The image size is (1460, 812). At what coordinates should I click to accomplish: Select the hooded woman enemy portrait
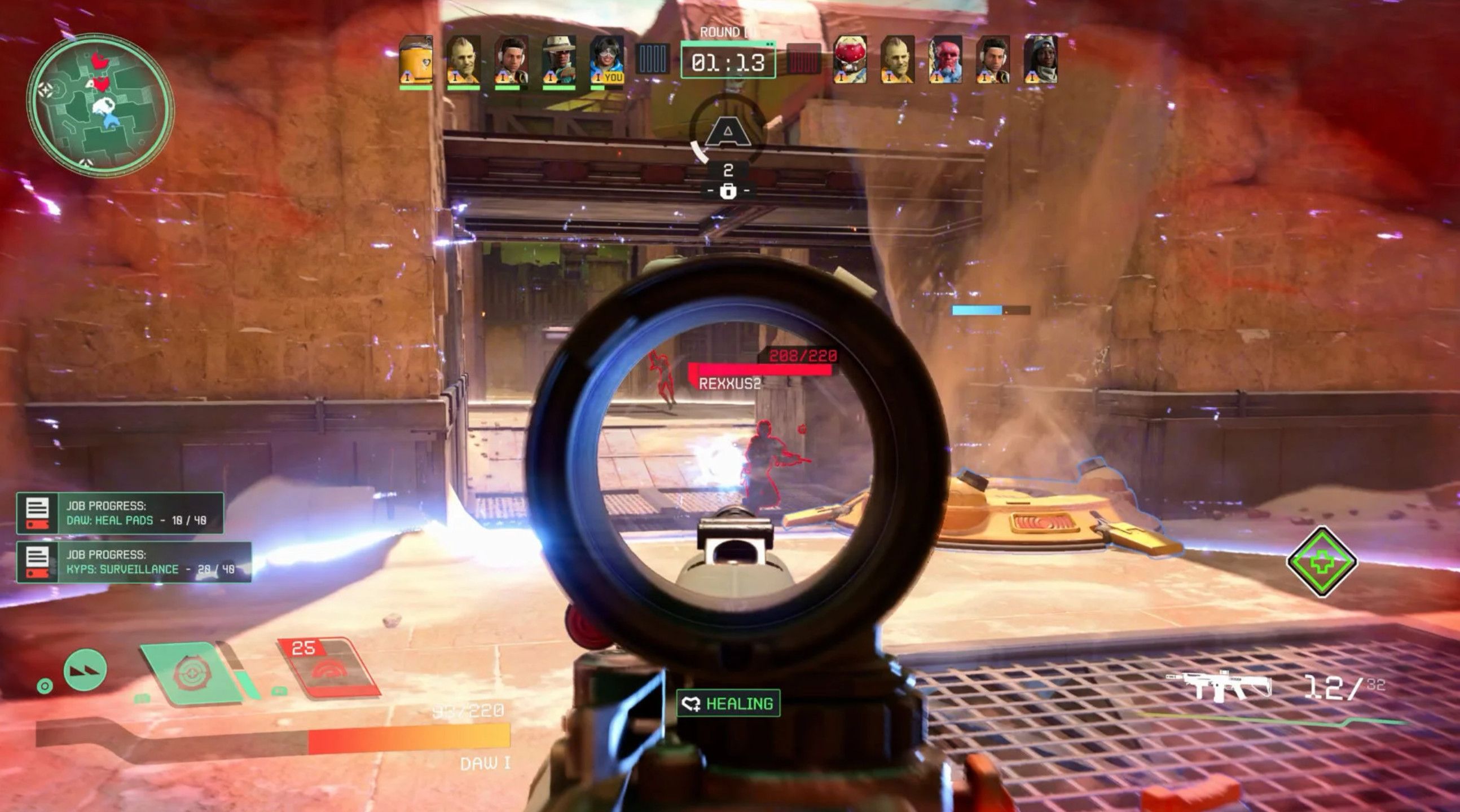[1041, 60]
